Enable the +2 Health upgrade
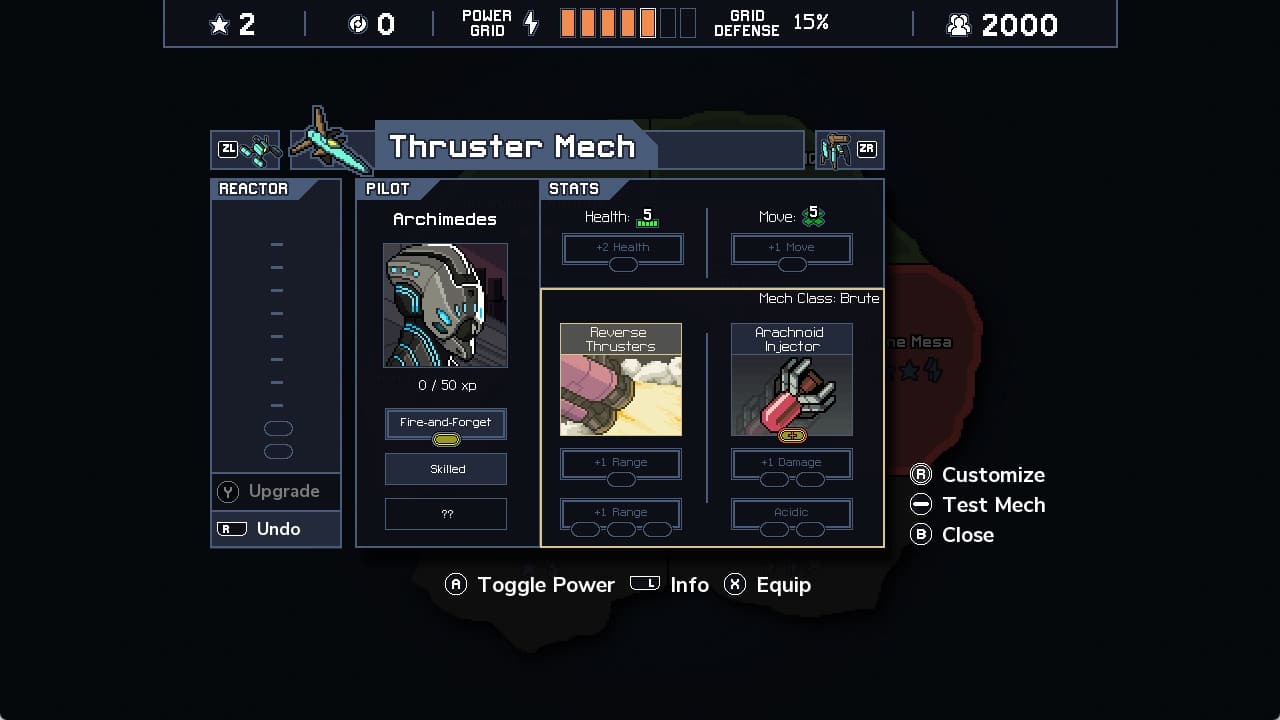1280x720 pixels. click(x=622, y=248)
